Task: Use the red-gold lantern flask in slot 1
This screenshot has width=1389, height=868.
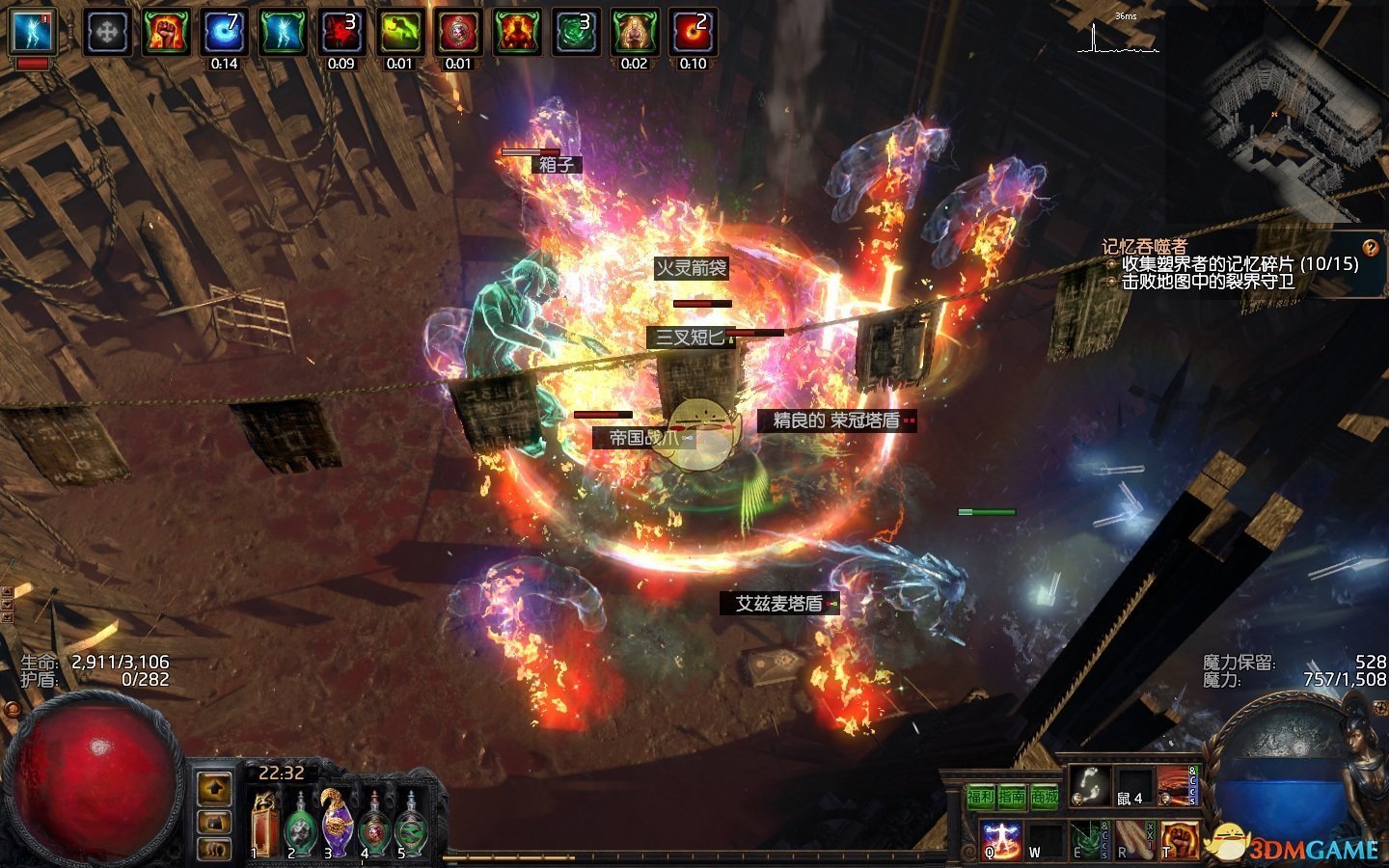Action: (x=264, y=822)
